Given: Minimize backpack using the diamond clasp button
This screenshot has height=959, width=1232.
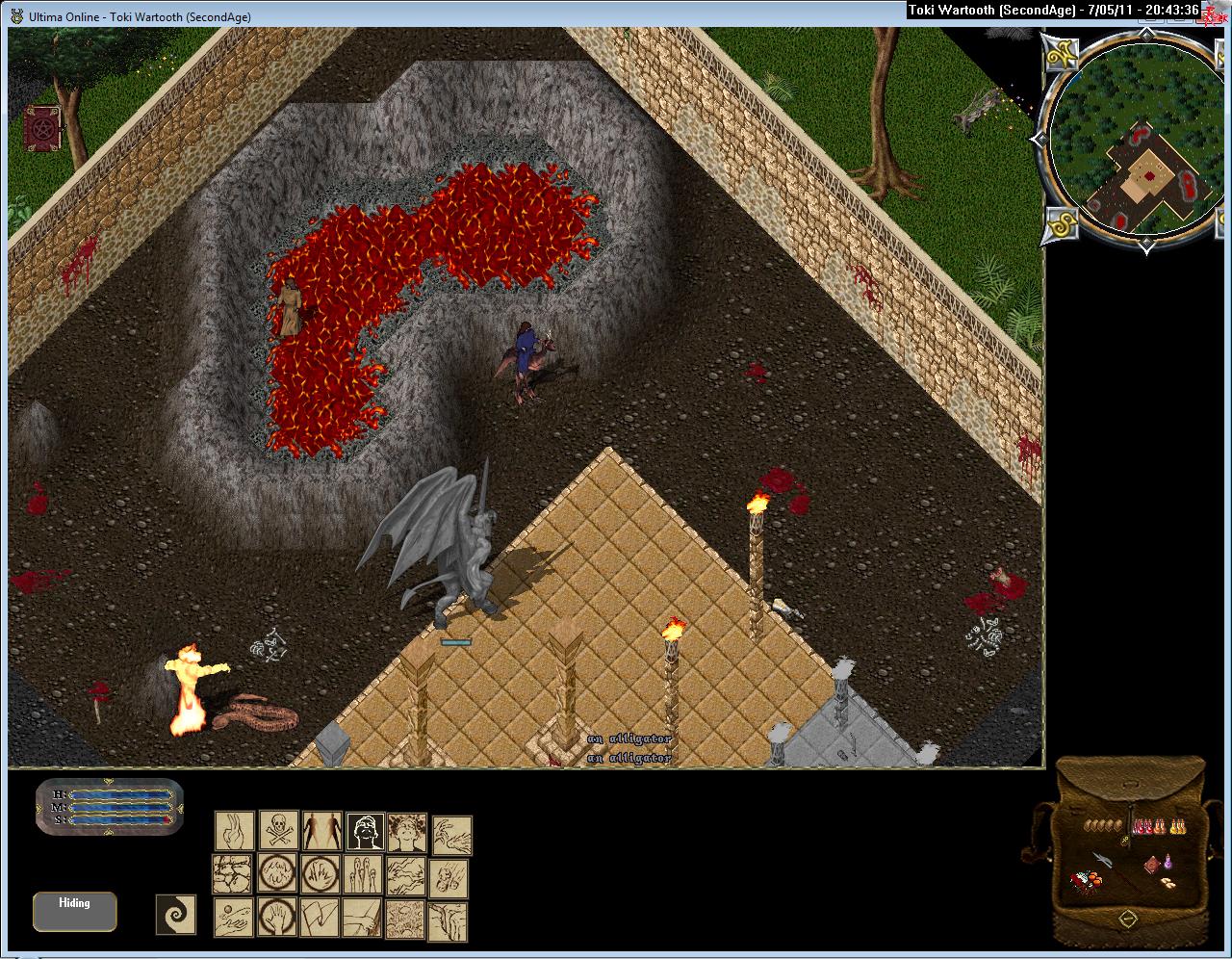Looking at the screenshot, I should pyautogui.click(x=1129, y=920).
